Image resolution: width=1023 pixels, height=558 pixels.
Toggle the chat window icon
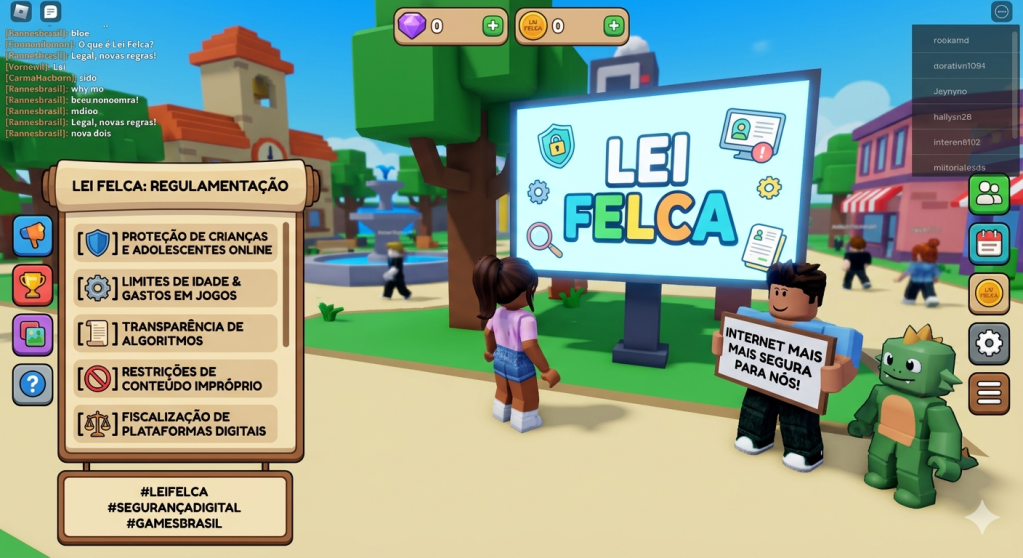pyautogui.click(x=51, y=12)
